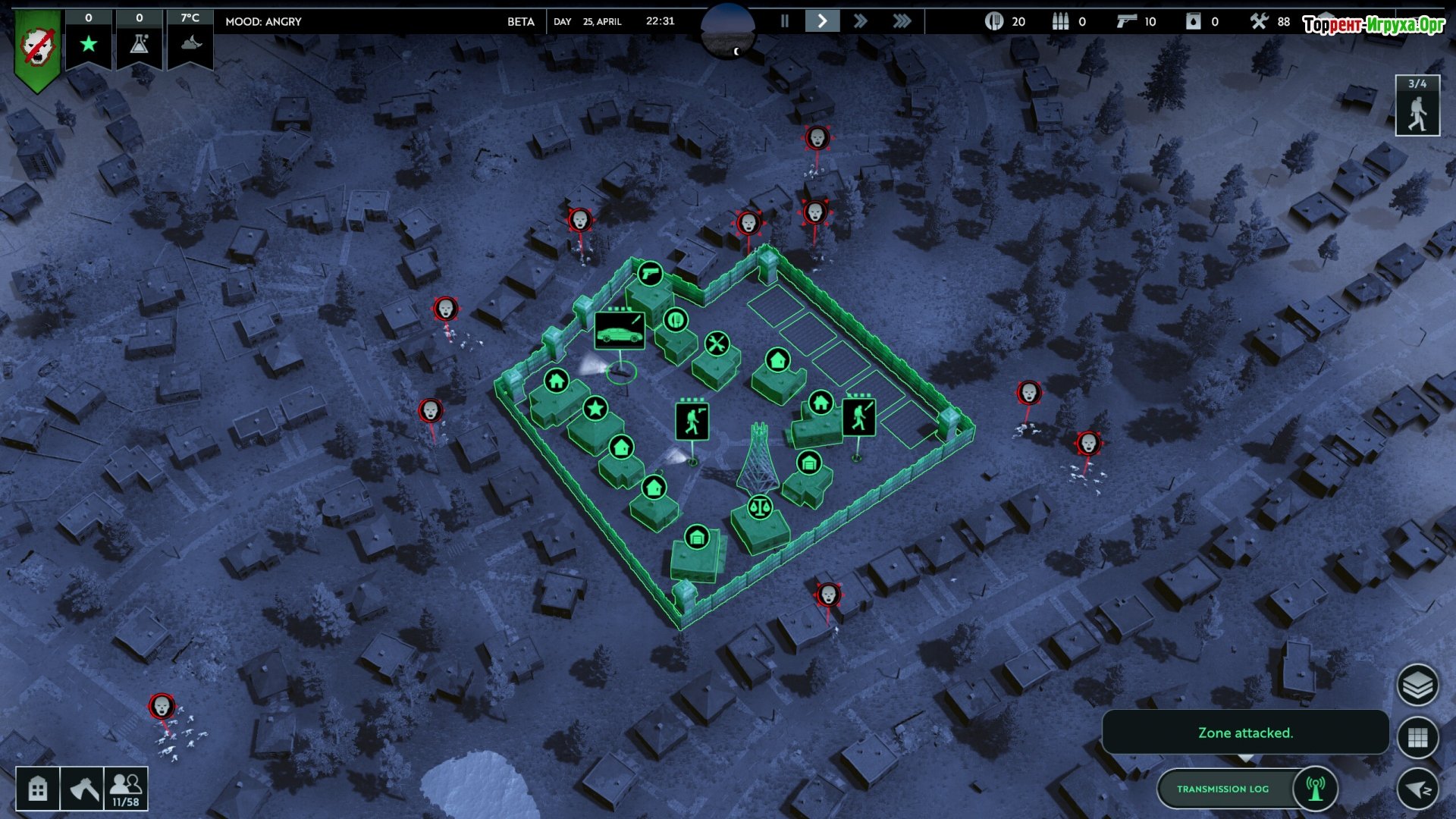Toggle the map layers button
Screen dimensions: 1456x819
pyautogui.click(x=1417, y=686)
